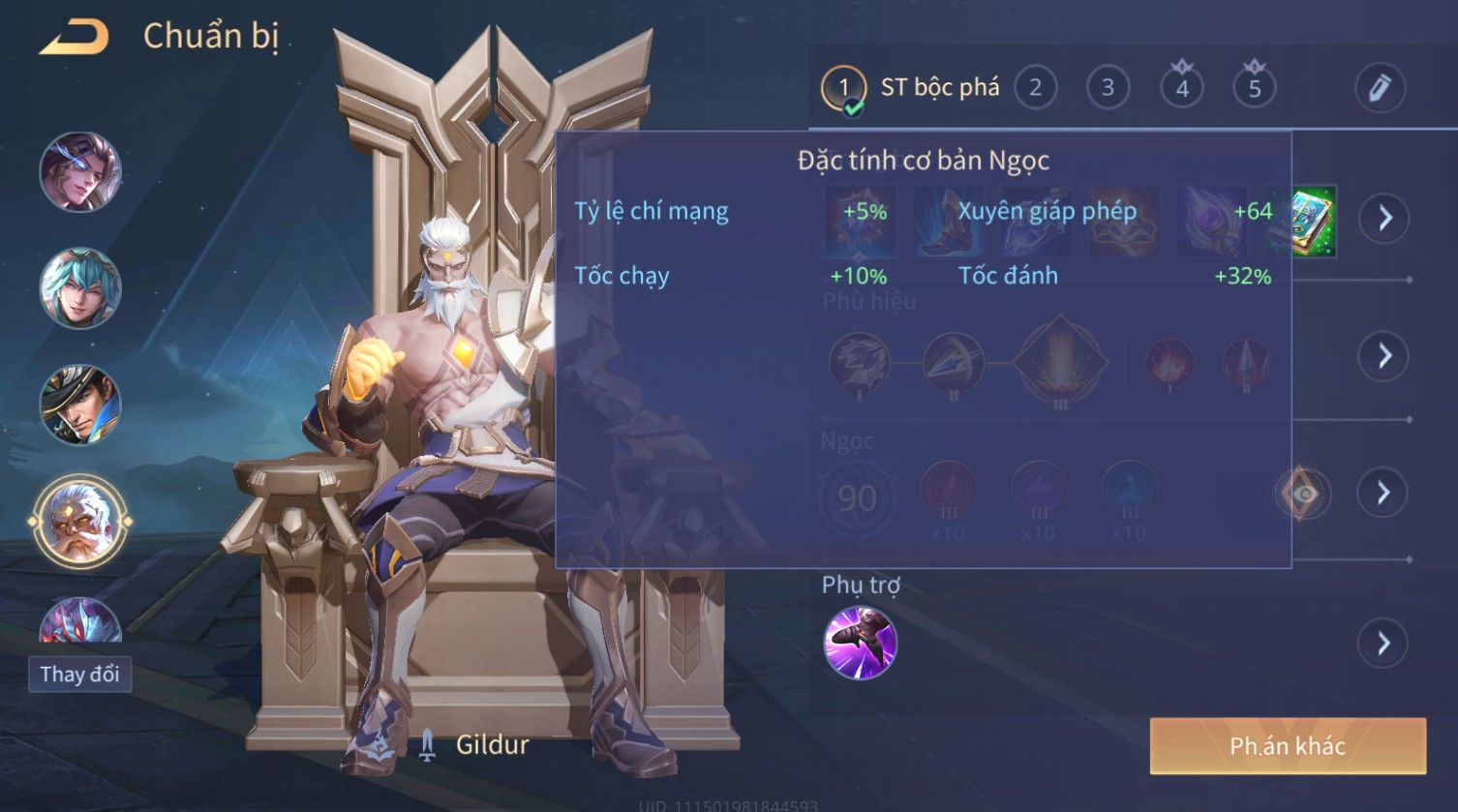
Task: Select the purple Phụ trợ spell icon
Action: point(860,643)
